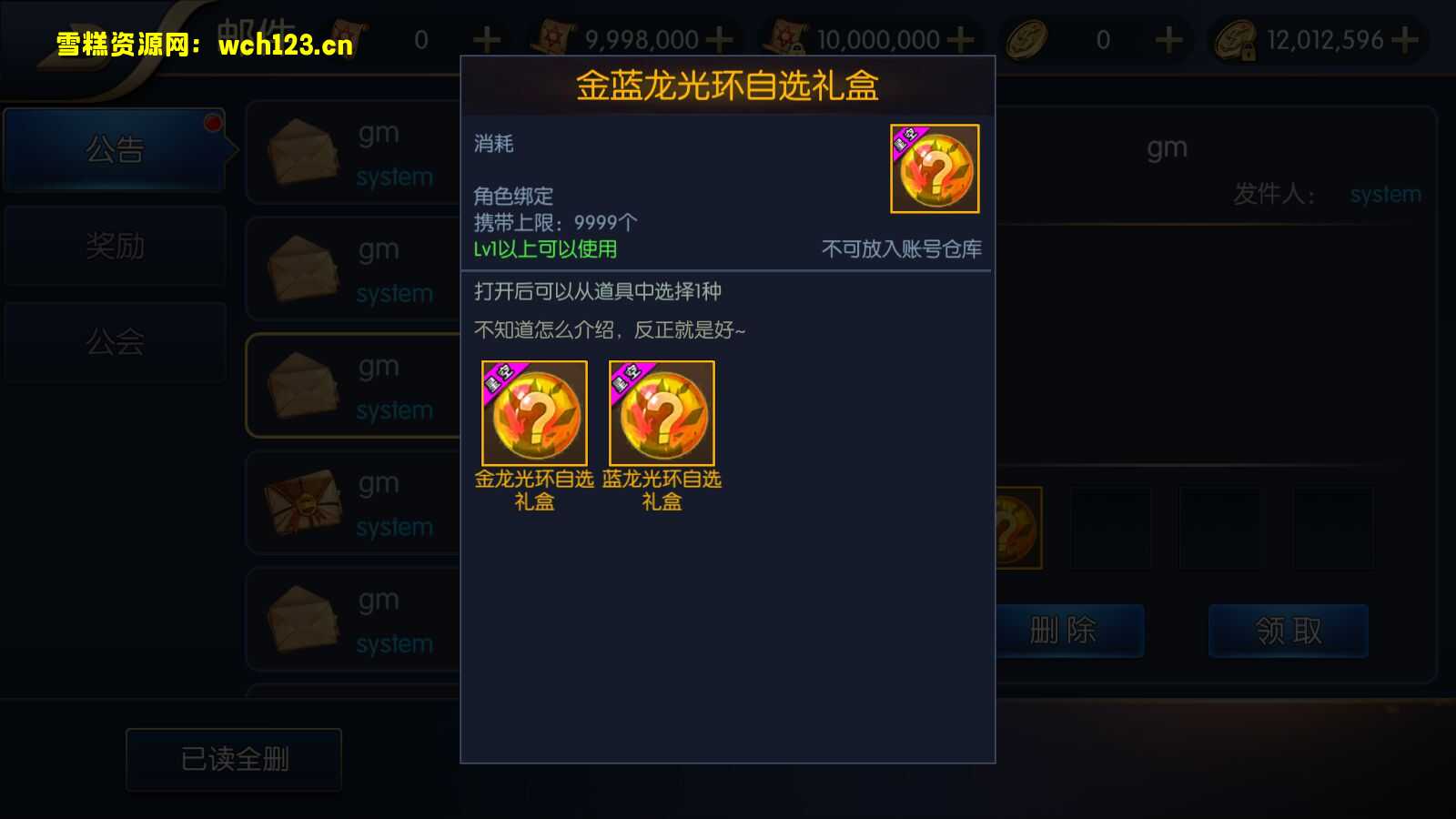1456x819 pixels.
Task: Switch to the 奖励 tab
Action: [x=116, y=246]
